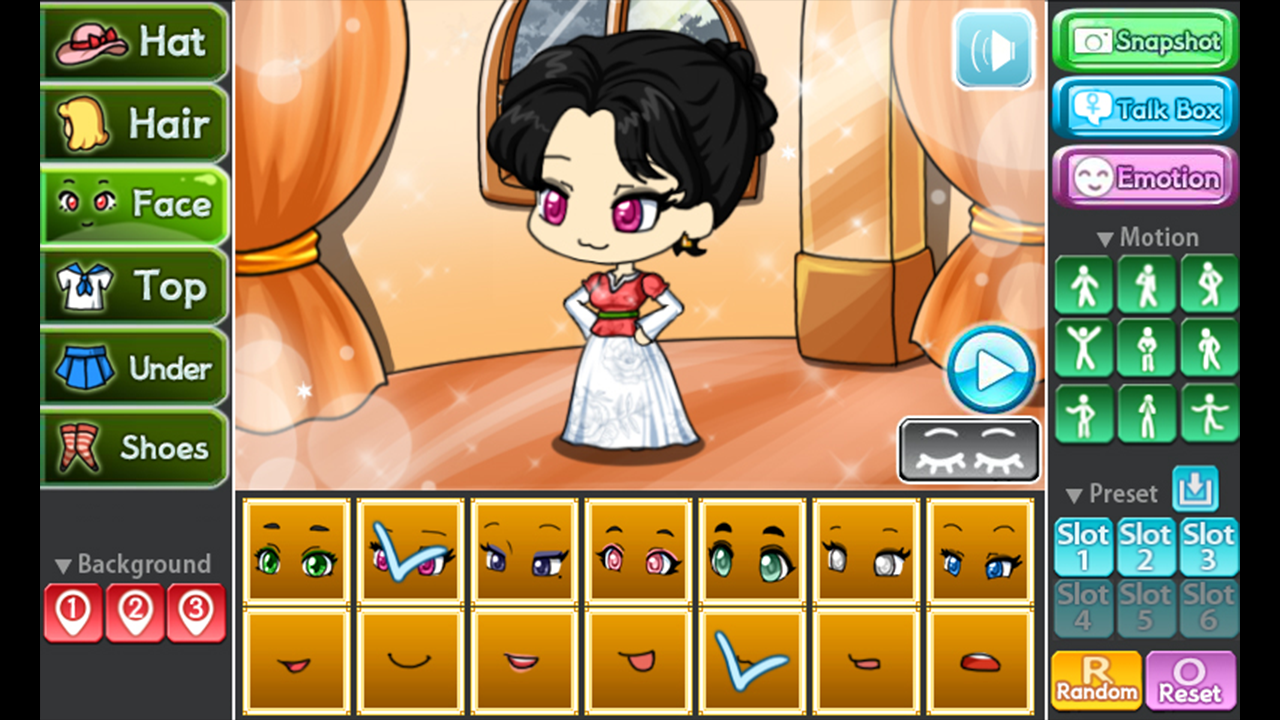Viewport: 1280px width, 720px height.
Task: Open the Emotion smiley selector
Action: tap(1144, 176)
